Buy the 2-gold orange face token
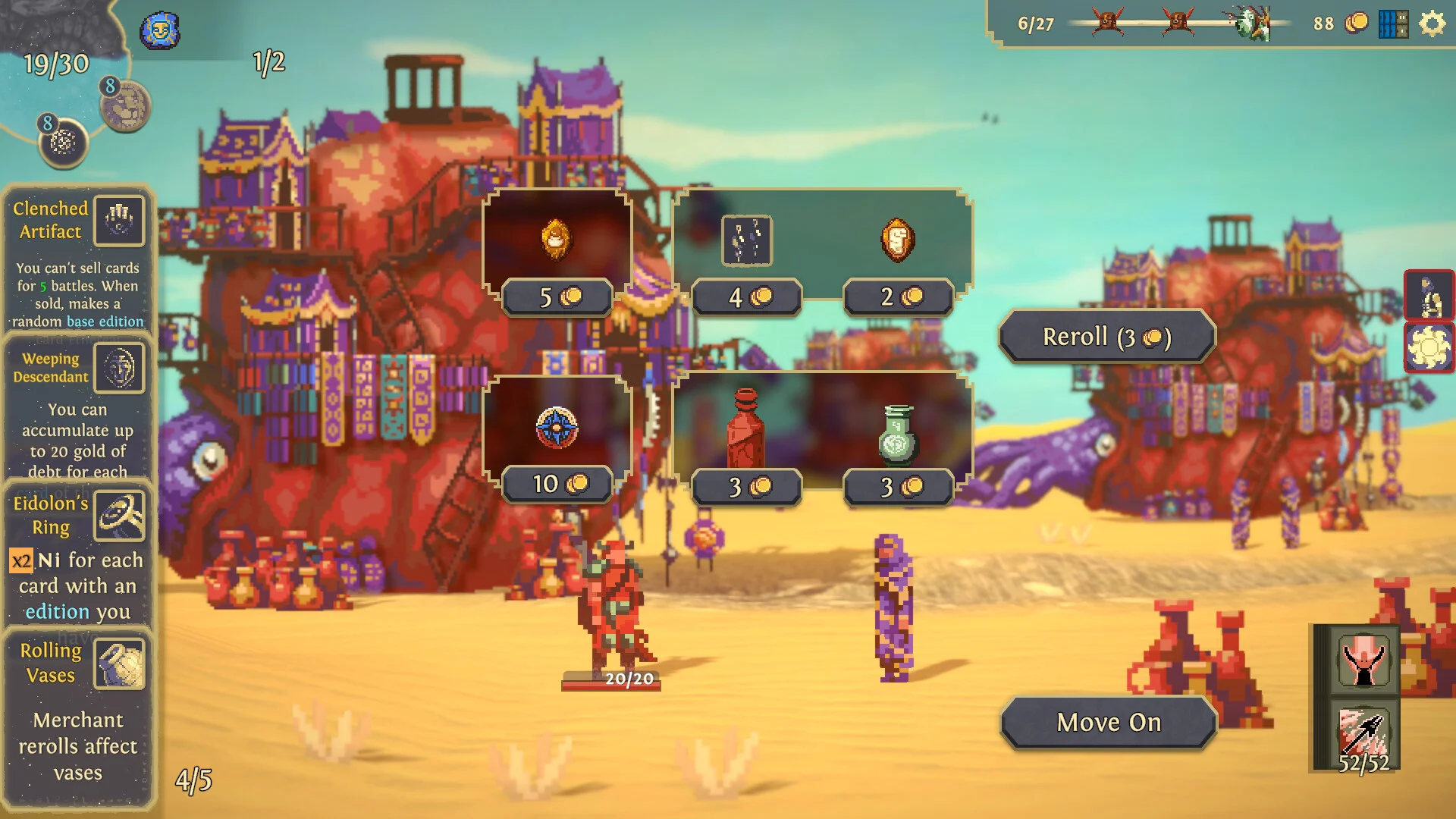The width and height of the screenshot is (1456, 819). (x=898, y=240)
